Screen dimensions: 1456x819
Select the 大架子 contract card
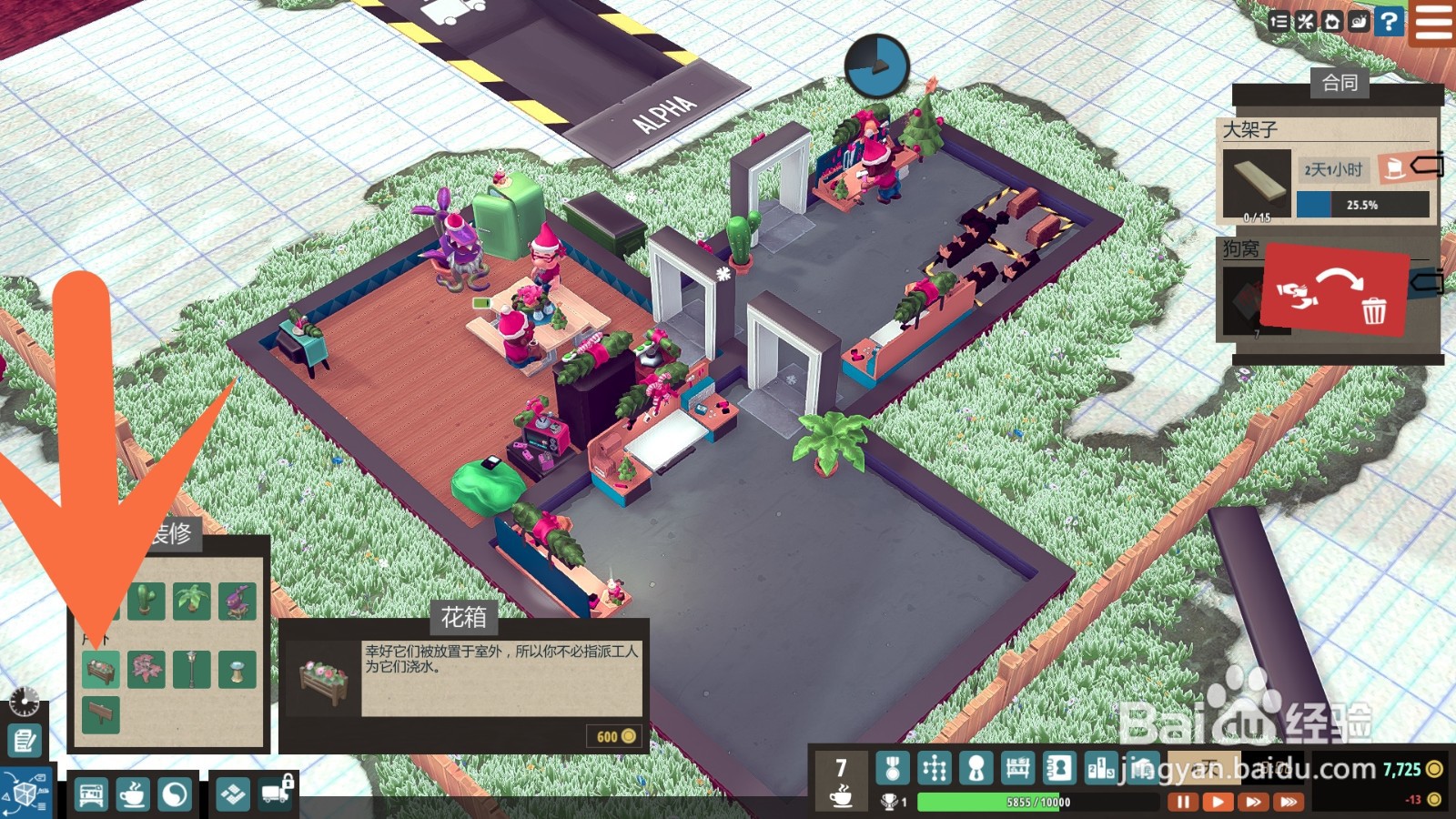point(1328,172)
